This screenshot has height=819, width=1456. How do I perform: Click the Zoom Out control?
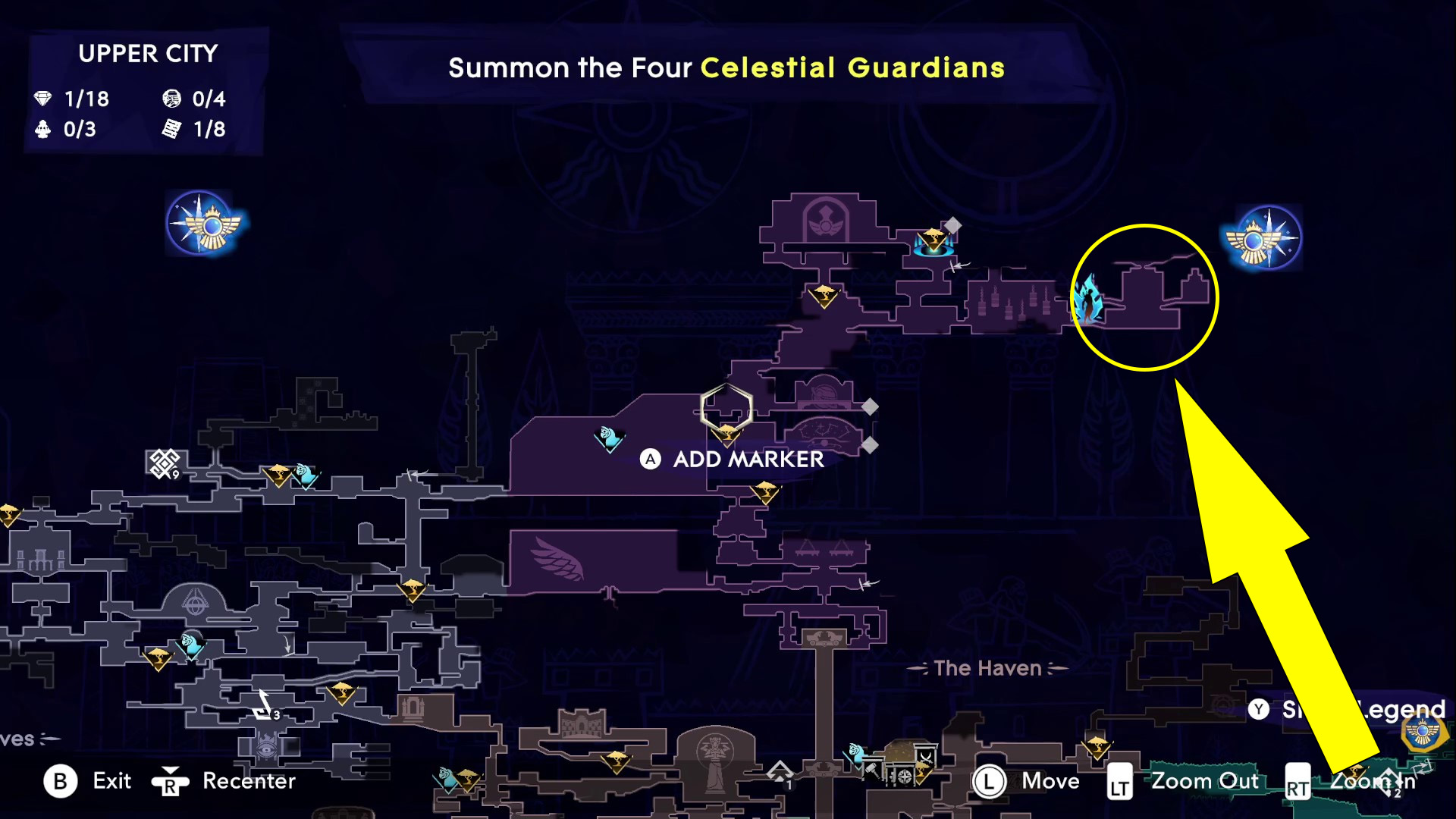1185,781
